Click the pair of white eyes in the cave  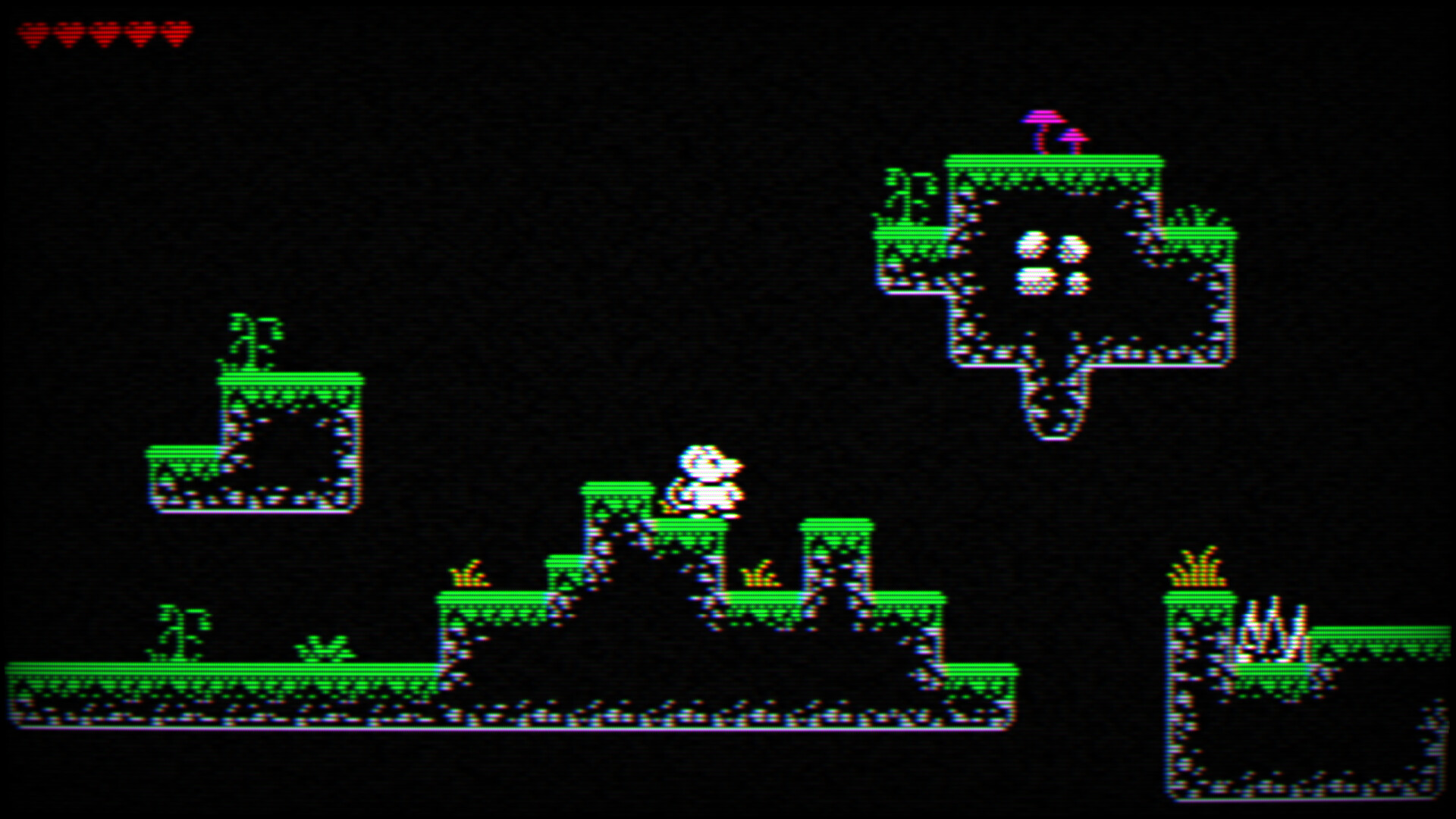1054,246
